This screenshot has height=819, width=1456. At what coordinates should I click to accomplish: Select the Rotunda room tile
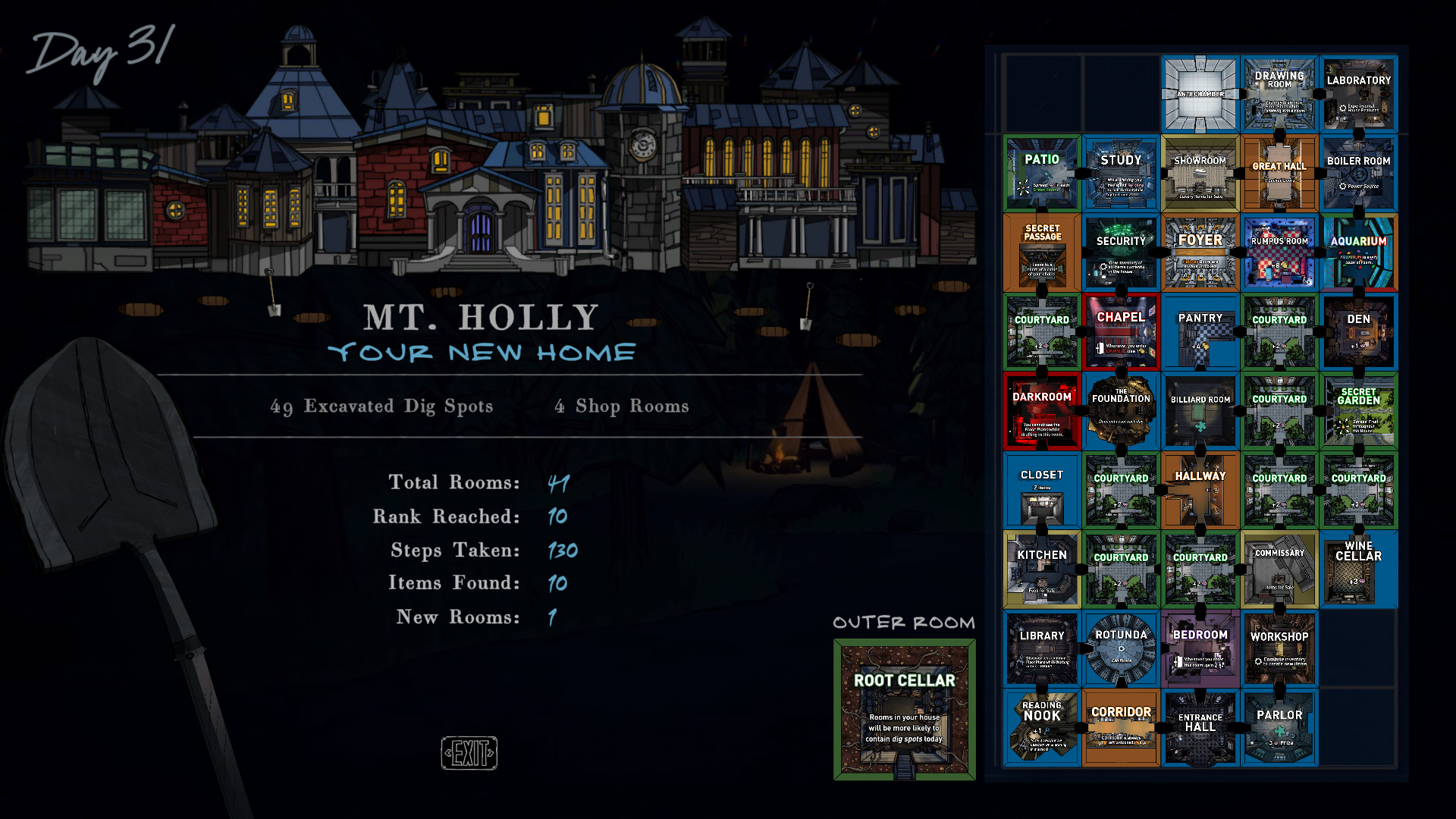point(1121,649)
